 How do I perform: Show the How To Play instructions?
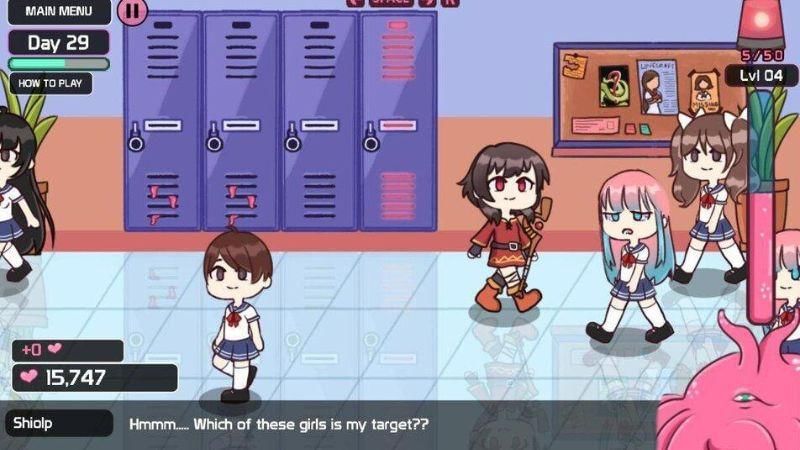click(50, 84)
